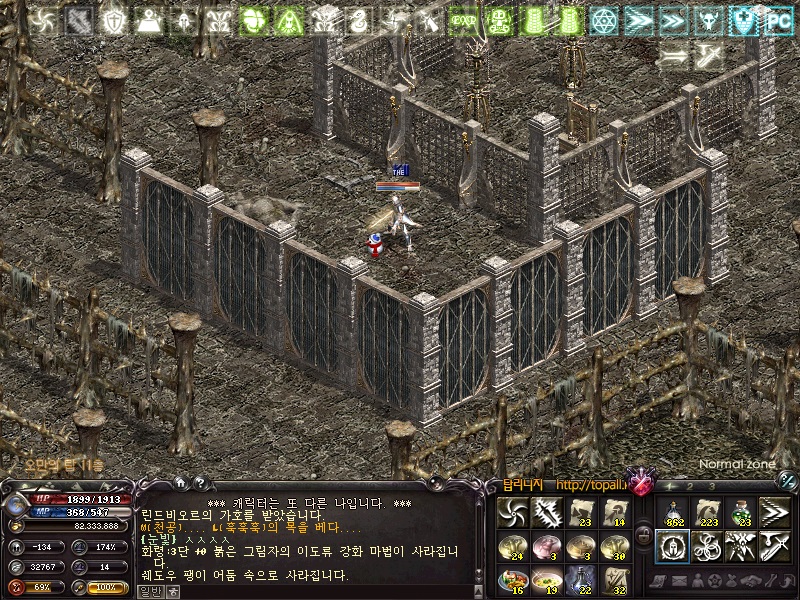This screenshot has height=600, width=800.
Task: Select the 일반 chat tab
Action: coord(148,591)
